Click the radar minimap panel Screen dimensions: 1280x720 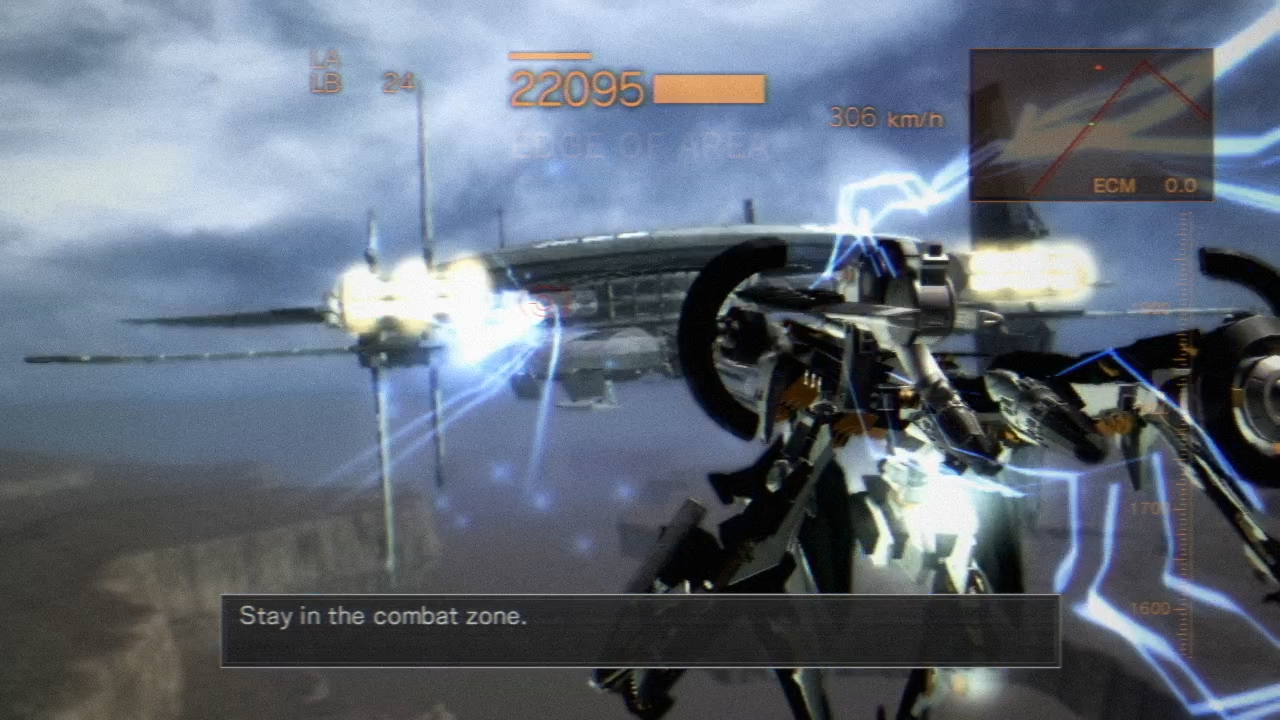pyautogui.click(x=1091, y=125)
